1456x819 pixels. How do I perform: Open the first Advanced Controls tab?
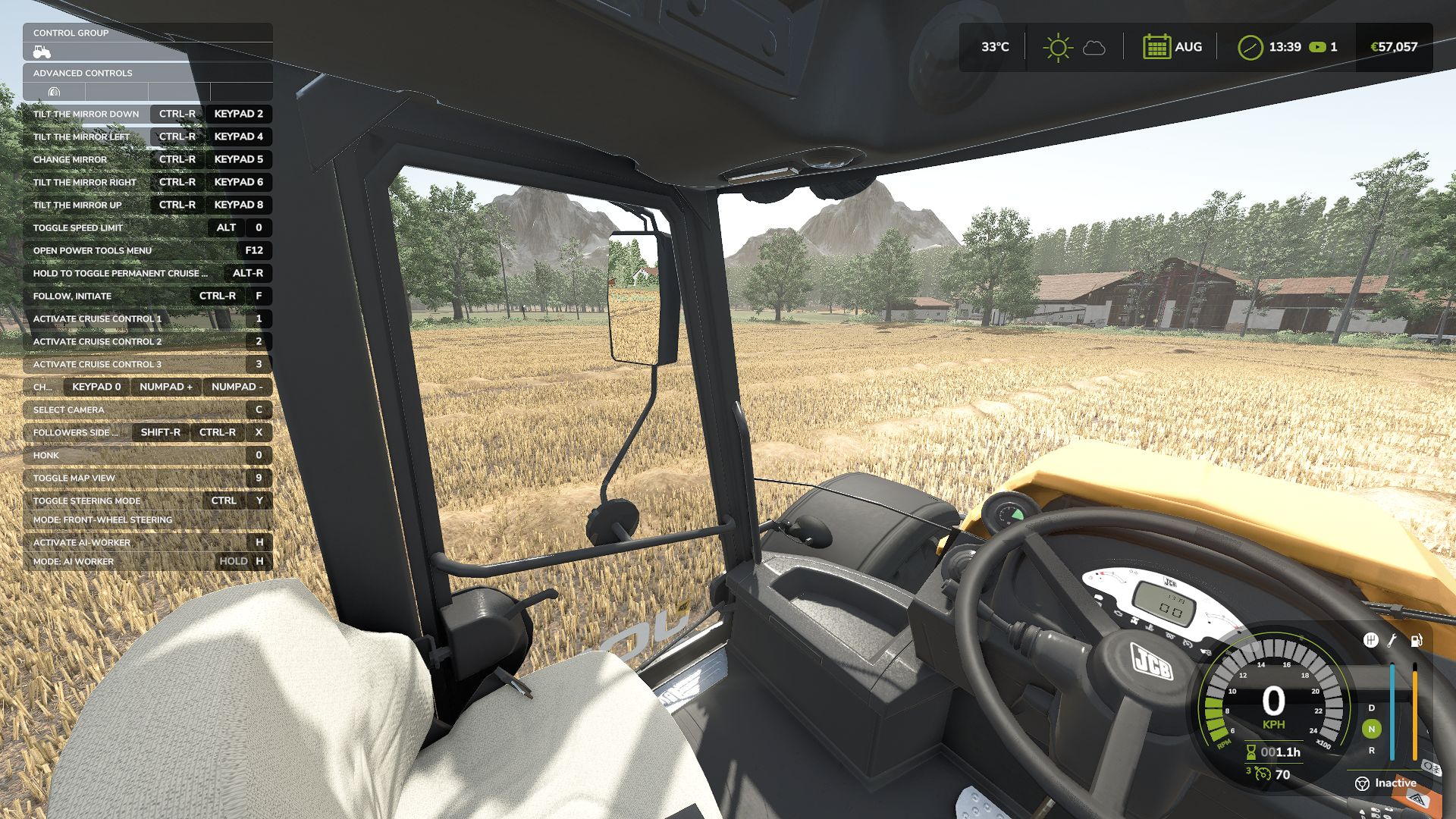tap(54, 92)
